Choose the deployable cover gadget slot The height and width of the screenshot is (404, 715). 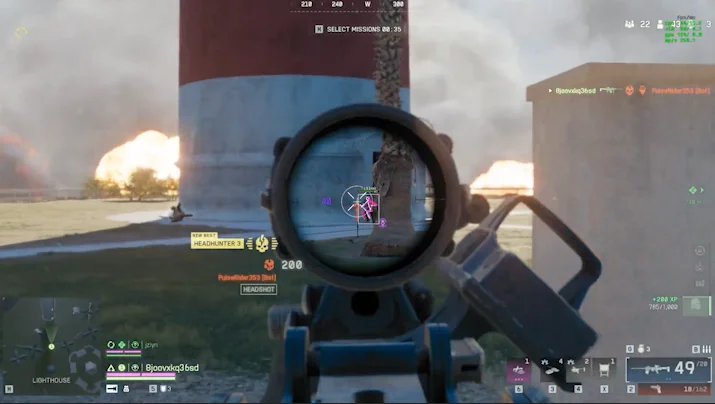(605, 370)
